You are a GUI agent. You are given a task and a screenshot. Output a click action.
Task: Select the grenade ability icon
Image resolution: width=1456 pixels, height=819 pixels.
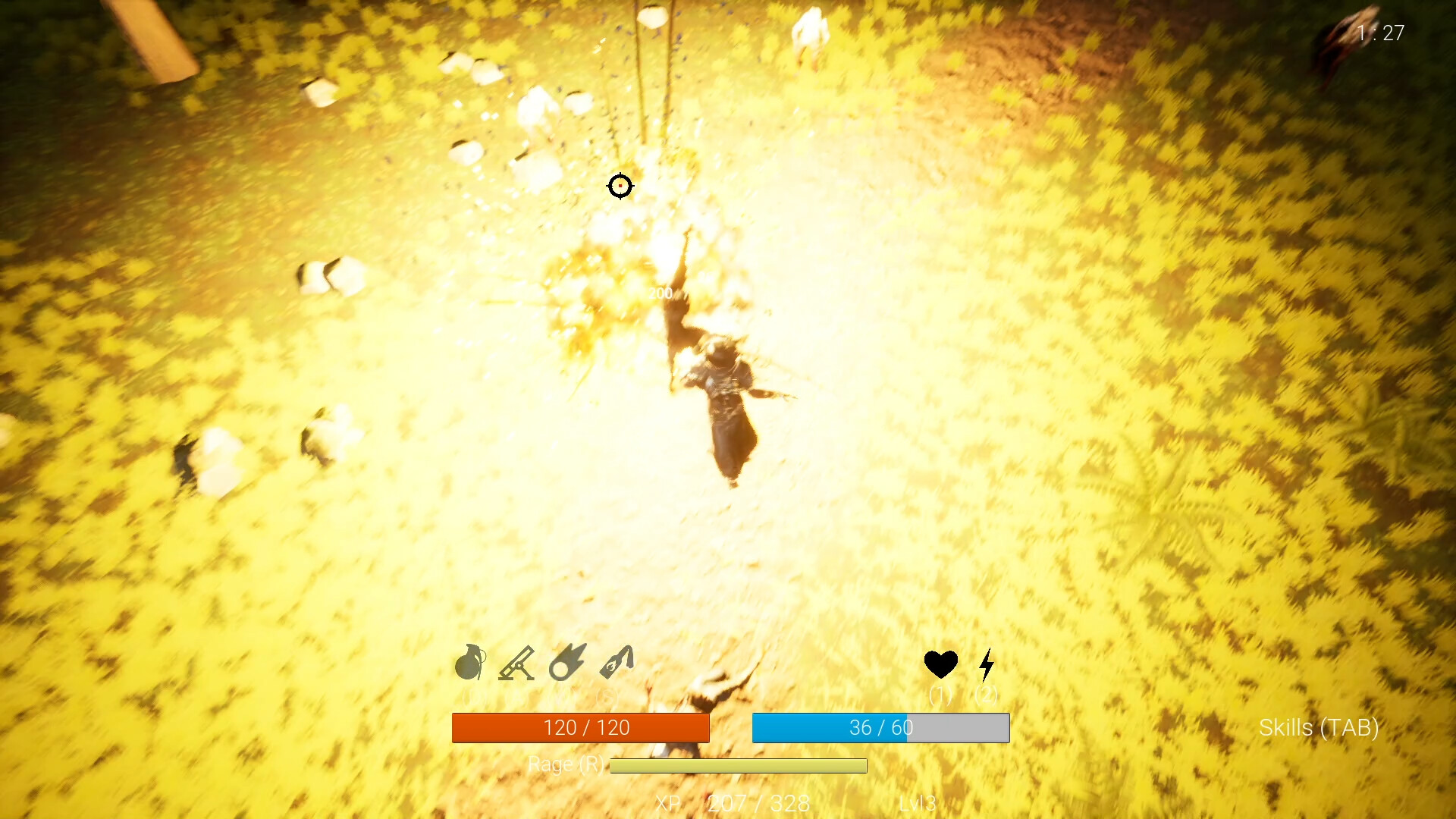click(x=470, y=663)
